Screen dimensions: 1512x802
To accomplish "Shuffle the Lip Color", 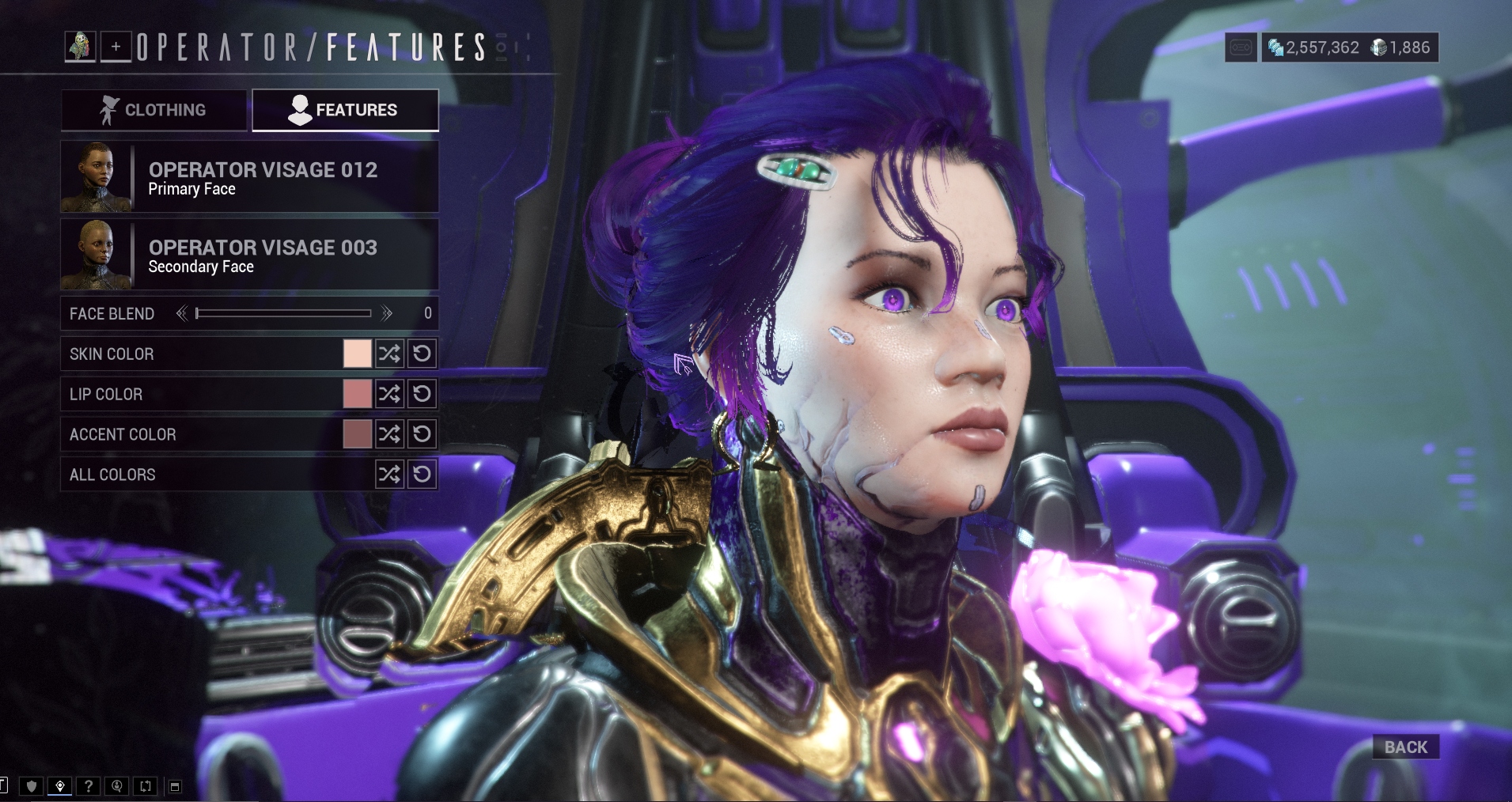I will 389,394.
